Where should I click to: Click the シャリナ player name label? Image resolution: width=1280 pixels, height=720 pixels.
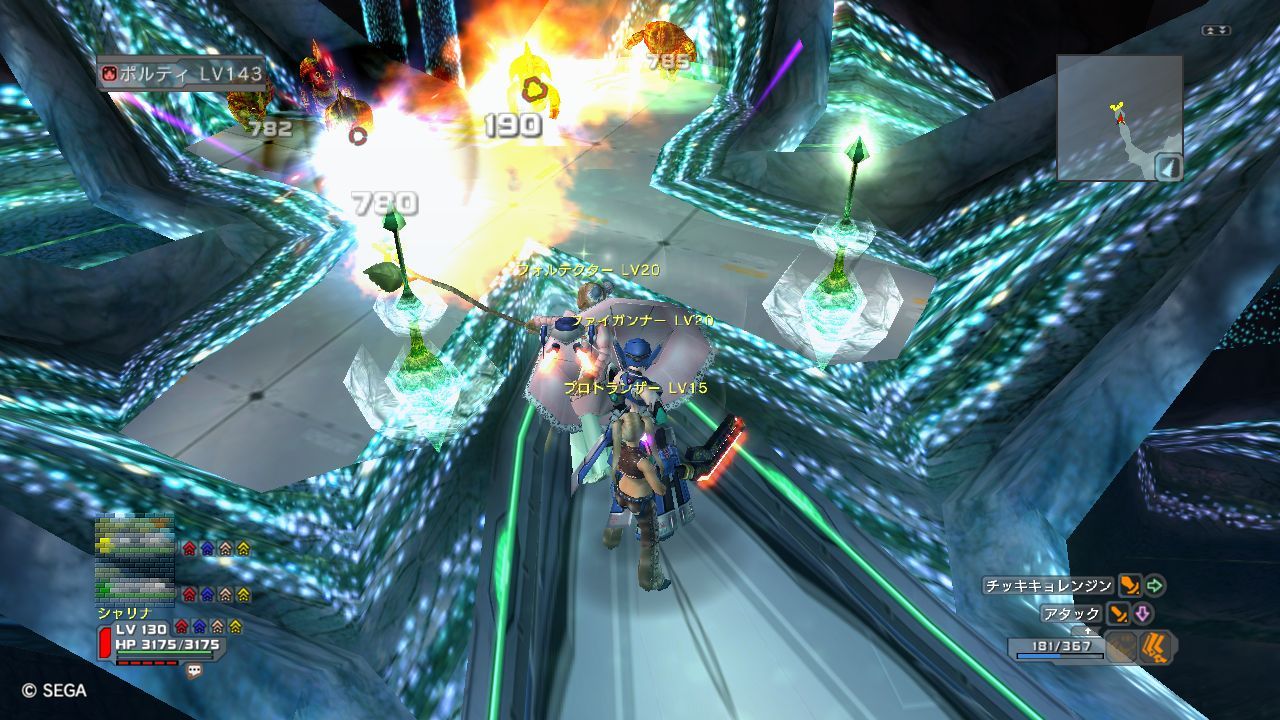(123, 612)
